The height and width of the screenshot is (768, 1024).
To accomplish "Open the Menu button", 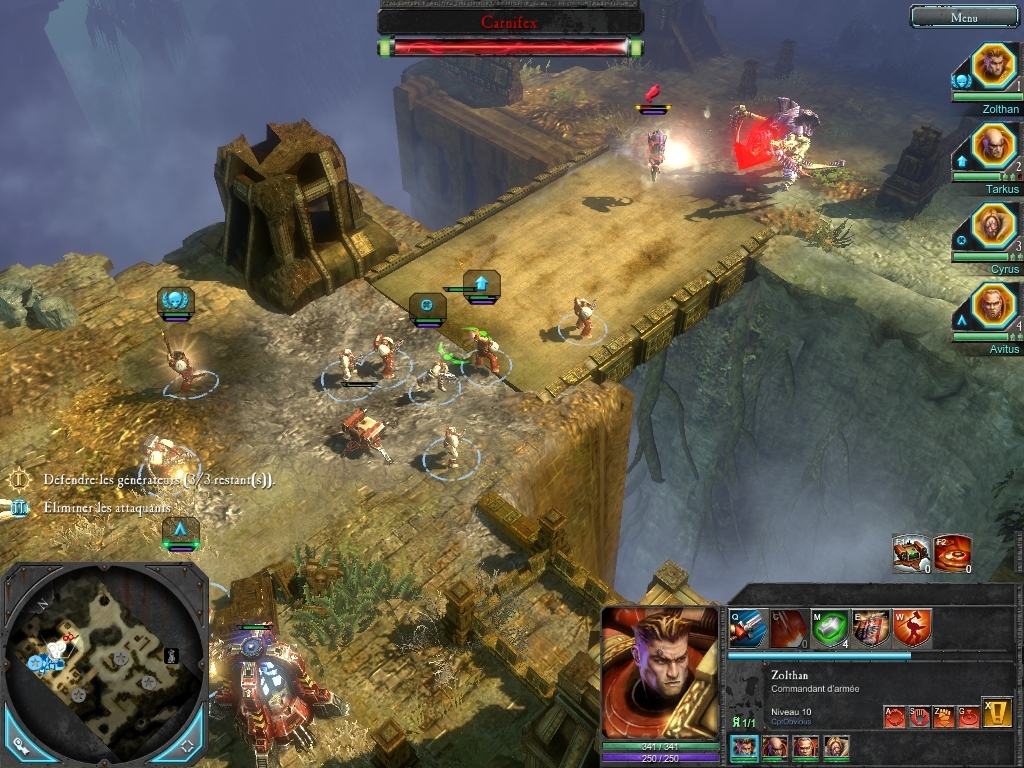I will click(x=964, y=17).
